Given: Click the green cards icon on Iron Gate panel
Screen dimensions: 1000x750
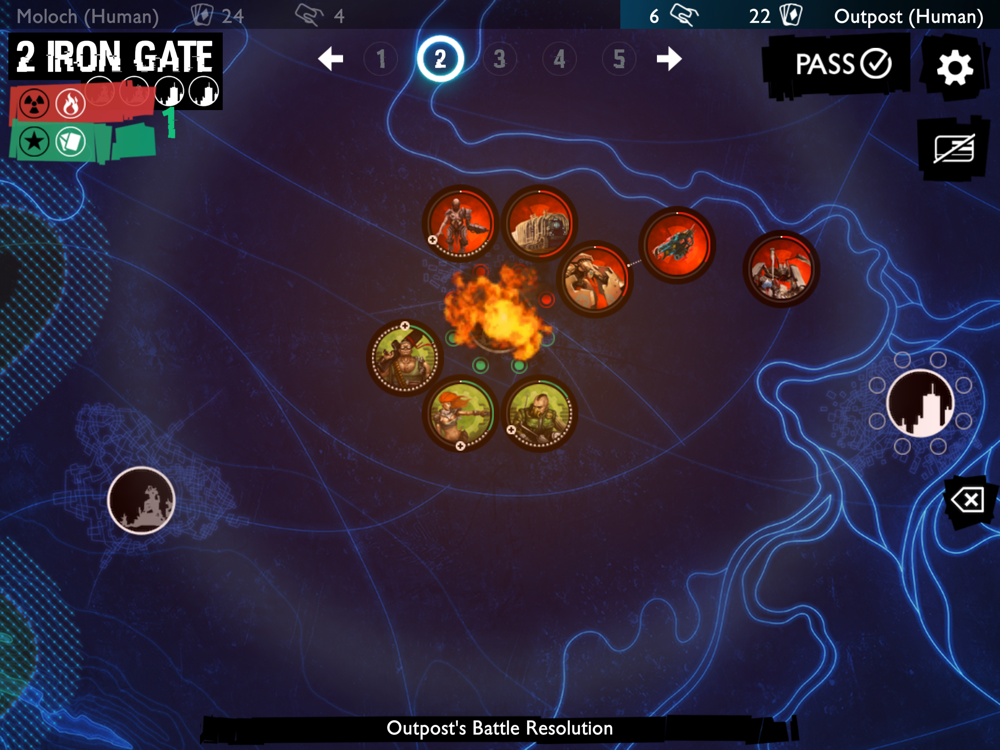Looking at the screenshot, I should tap(68, 141).
